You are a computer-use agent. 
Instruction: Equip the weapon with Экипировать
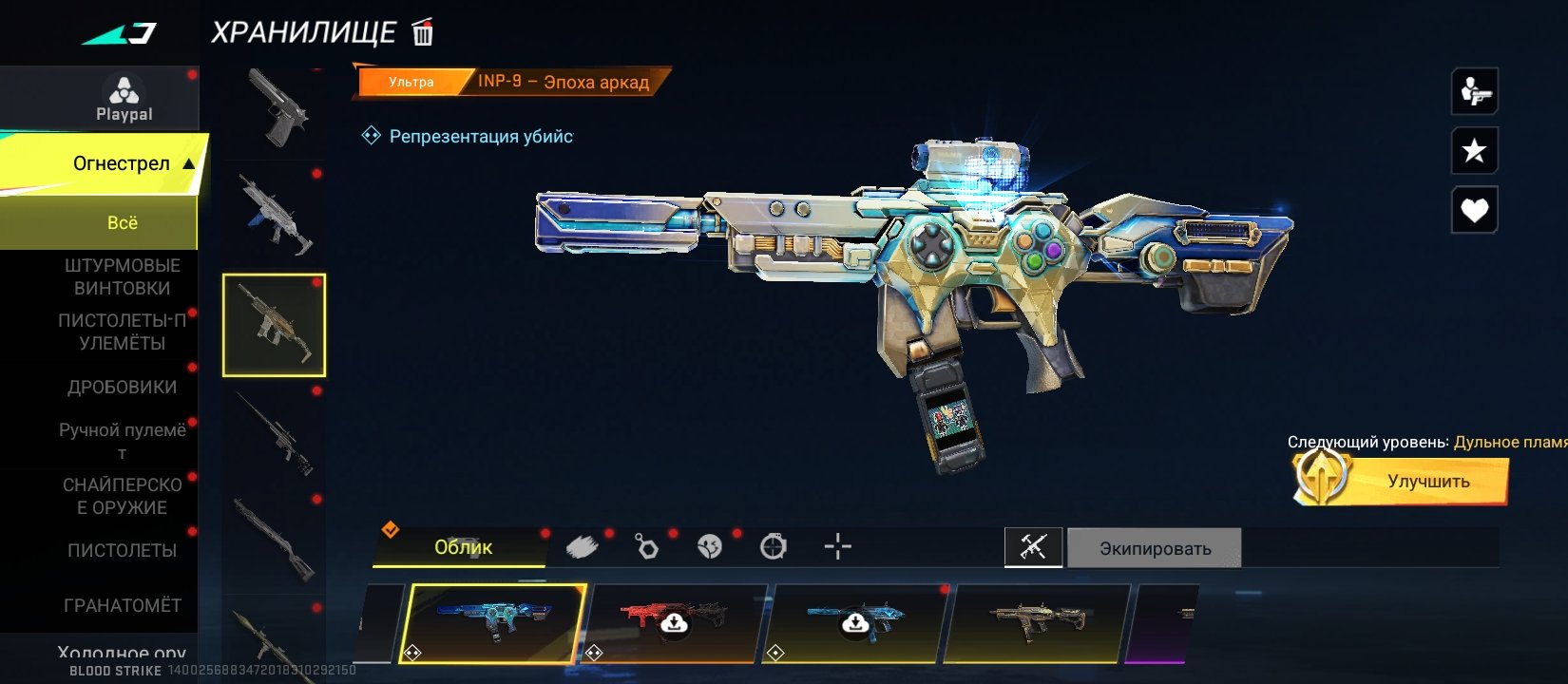click(1155, 548)
